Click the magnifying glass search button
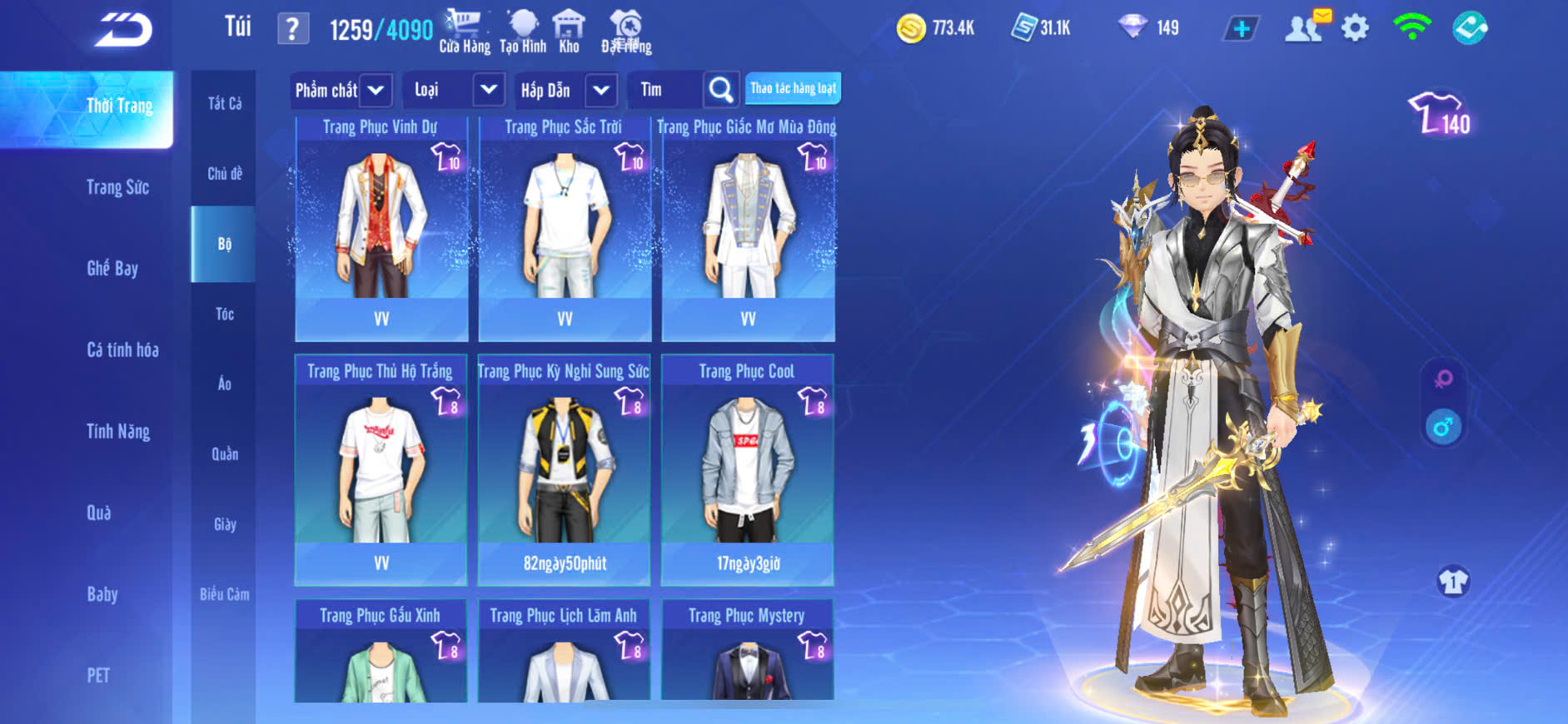Viewport: 1568px width, 724px height. click(721, 90)
